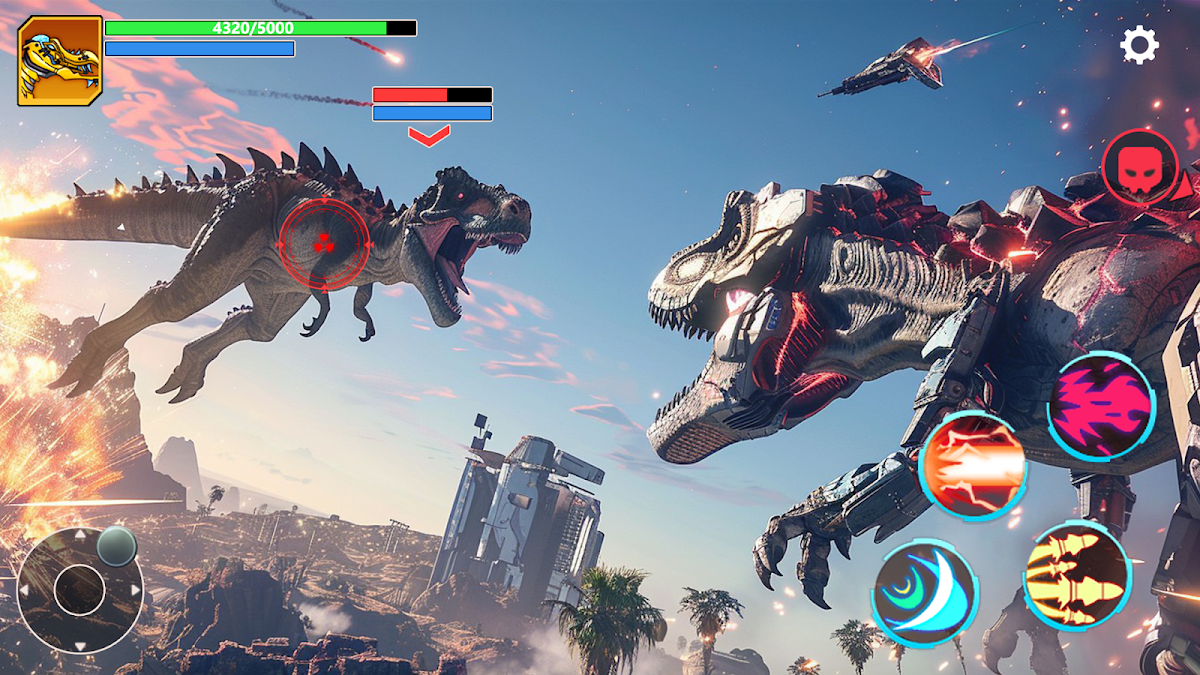Click the golden dinosaur player portrait
Image resolution: width=1200 pixels, height=675 pixels.
coord(60,61)
